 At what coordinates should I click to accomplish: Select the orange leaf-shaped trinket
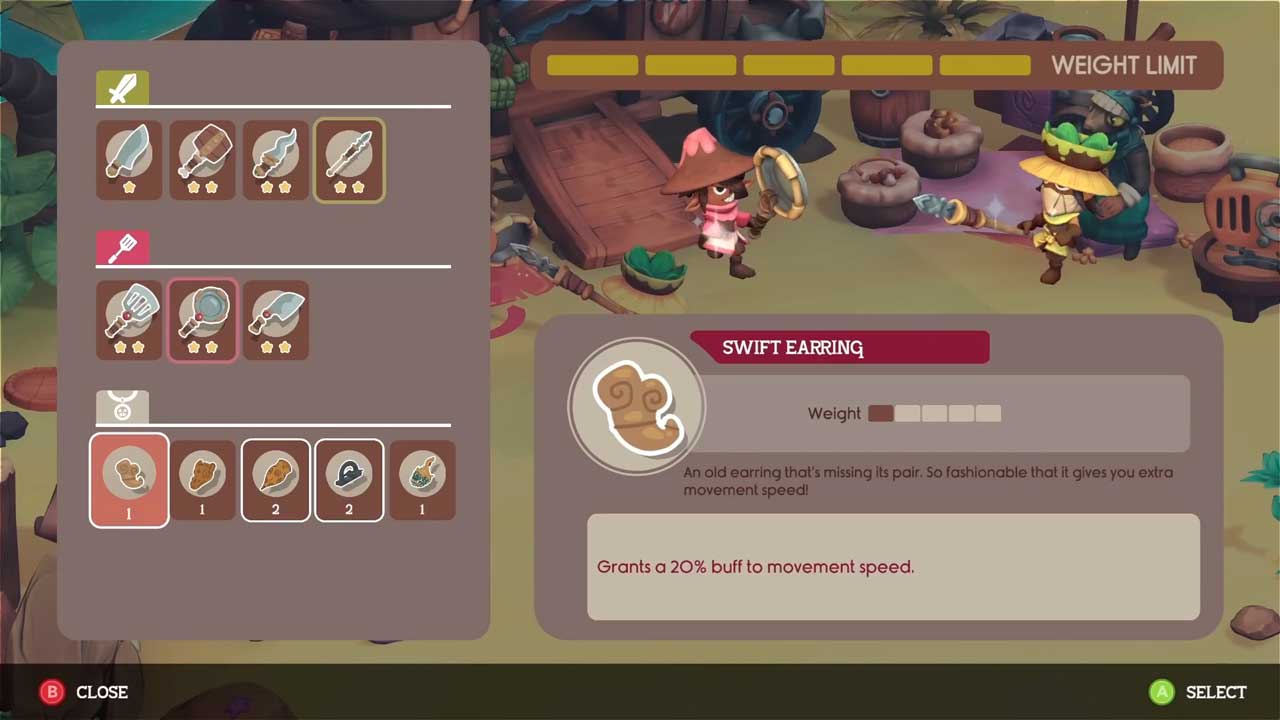coord(275,480)
